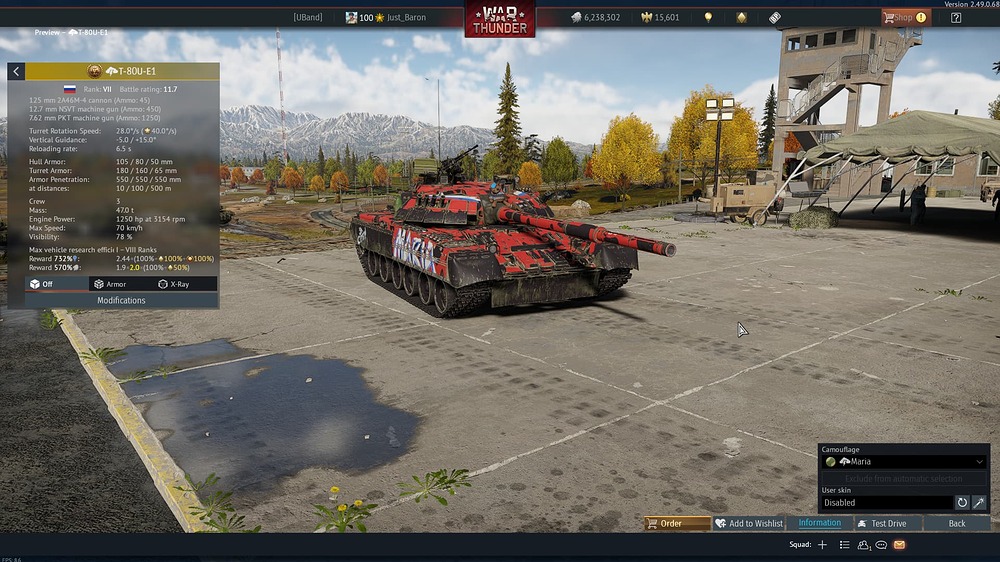Image resolution: width=1000 pixels, height=562 pixels.
Task: Open the help question mark
Action: pos(956,17)
